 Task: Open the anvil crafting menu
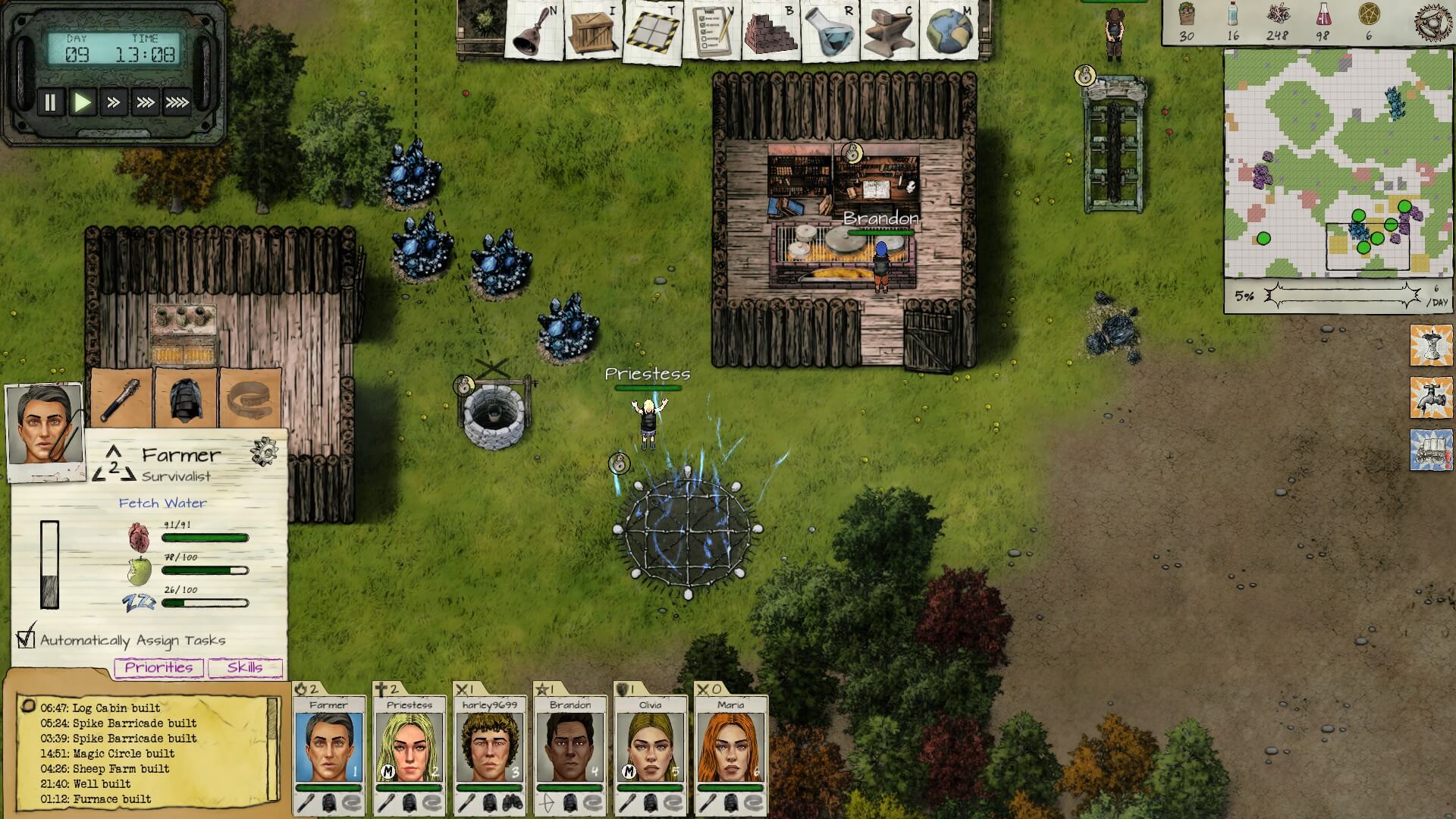(x=888, y=32)
